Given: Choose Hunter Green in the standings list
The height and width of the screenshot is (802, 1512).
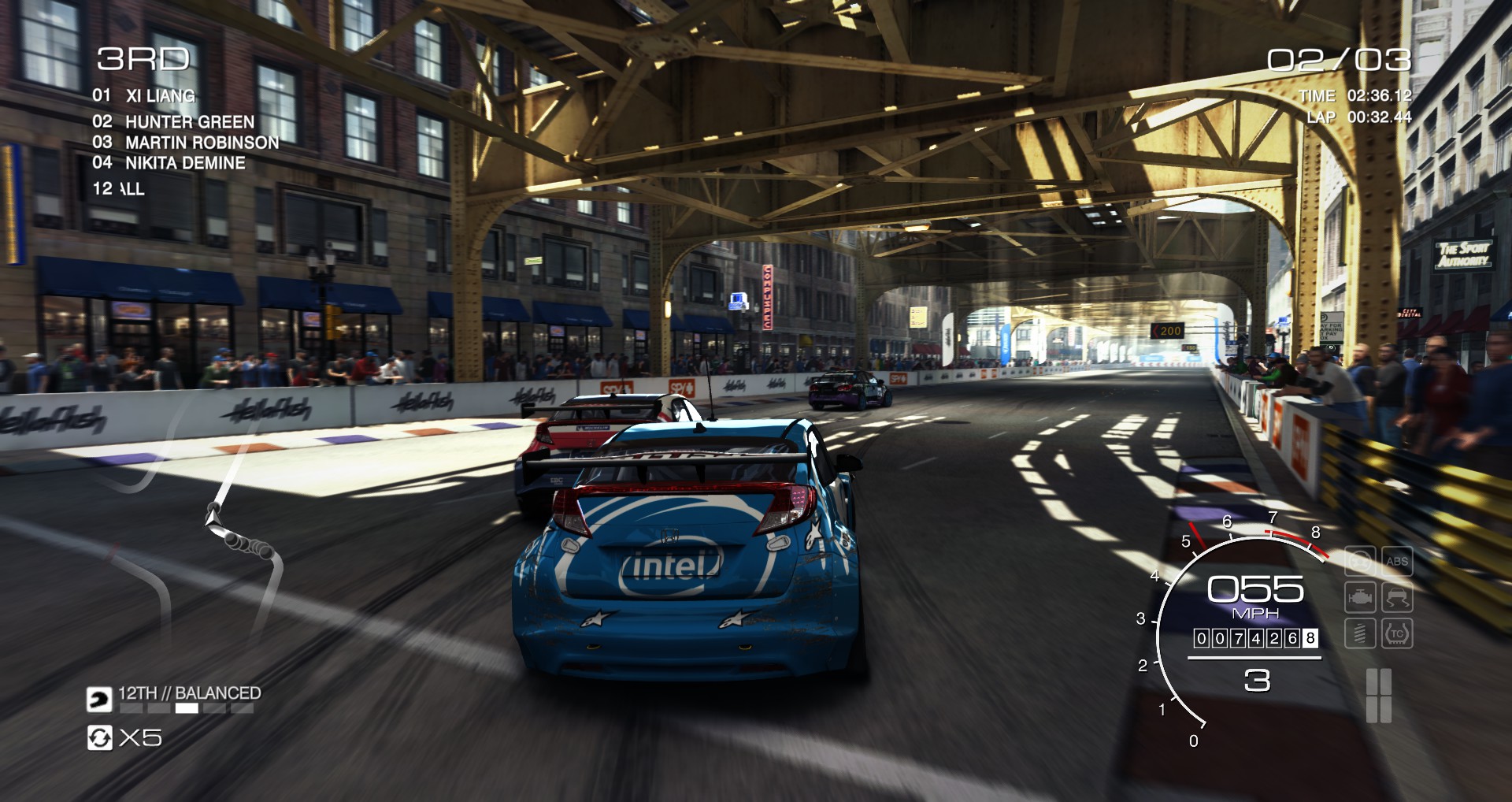Looking at the screenshot, I should pos(189,121).
